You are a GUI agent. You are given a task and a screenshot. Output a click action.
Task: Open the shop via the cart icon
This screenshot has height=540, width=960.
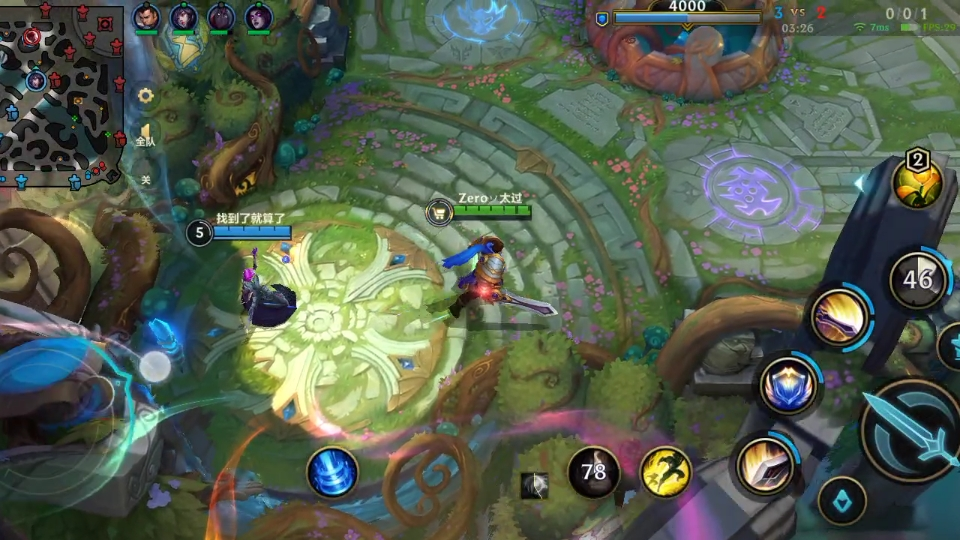click(438, 211)
